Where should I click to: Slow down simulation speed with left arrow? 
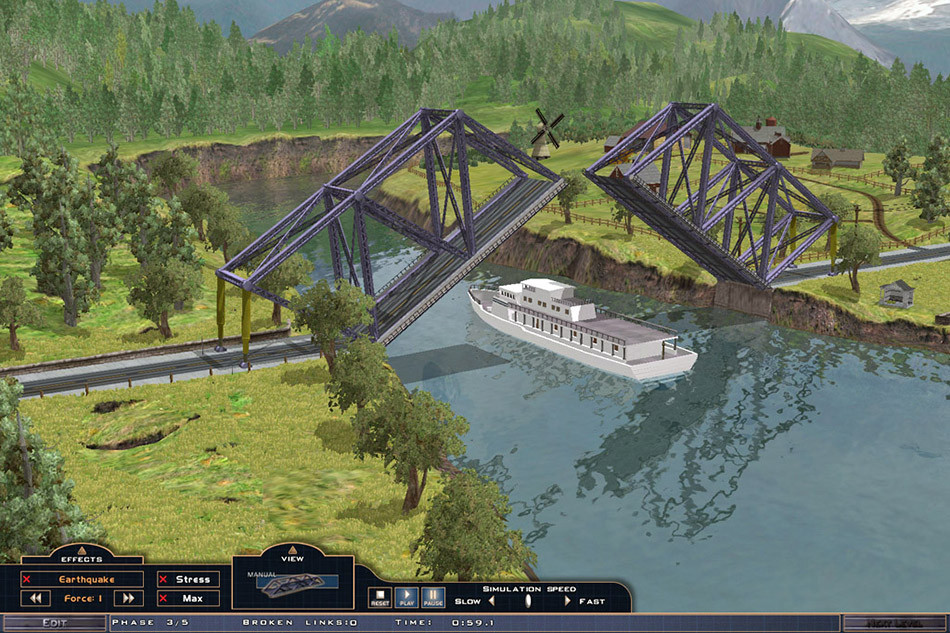491,601
